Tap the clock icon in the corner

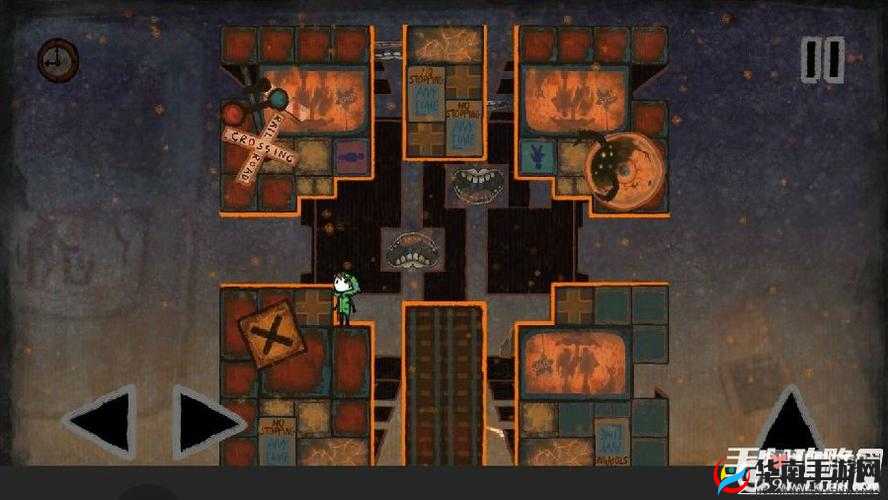coord(57,58)
